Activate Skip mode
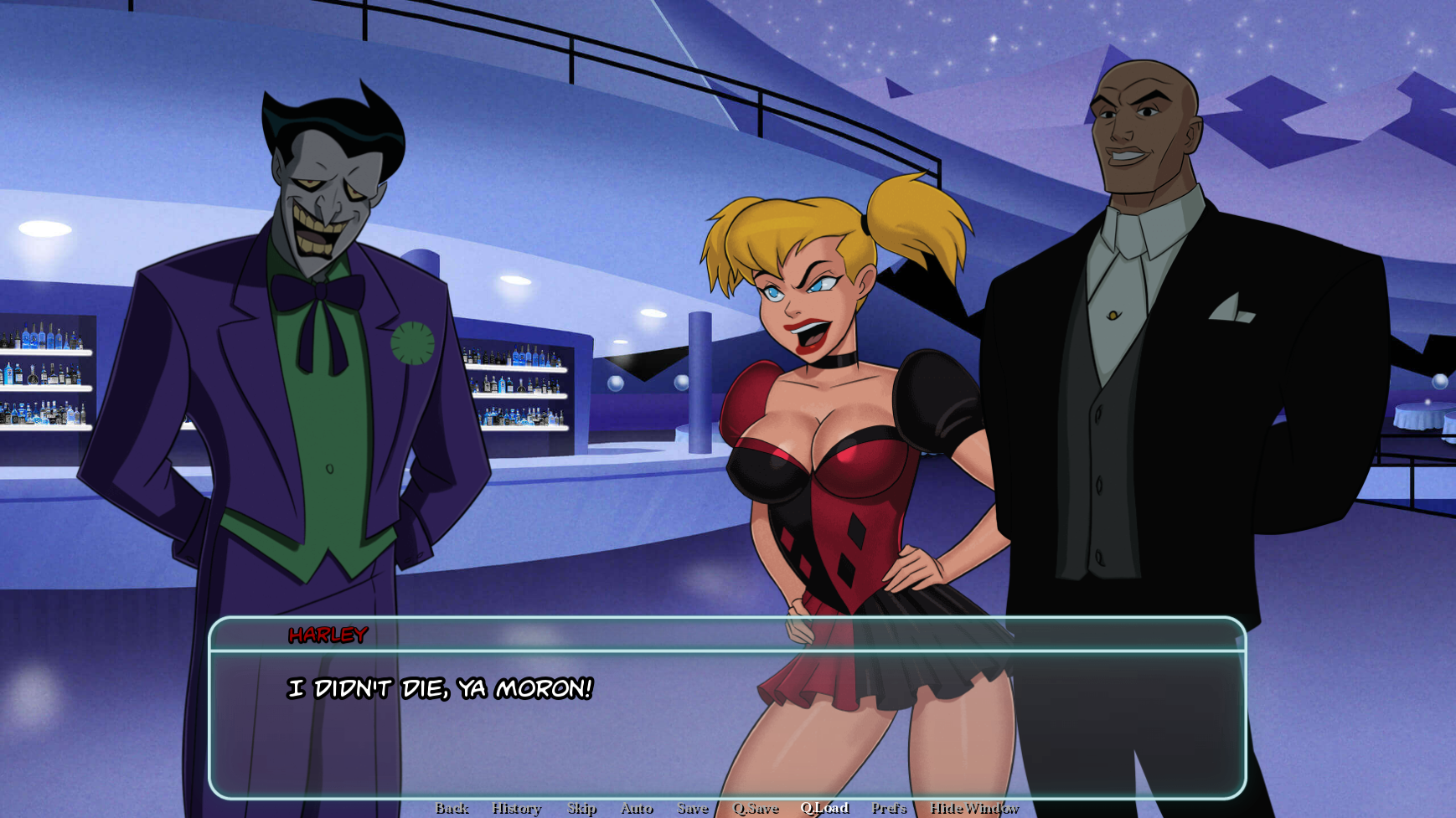1456x818 pixels. (582, 808)
